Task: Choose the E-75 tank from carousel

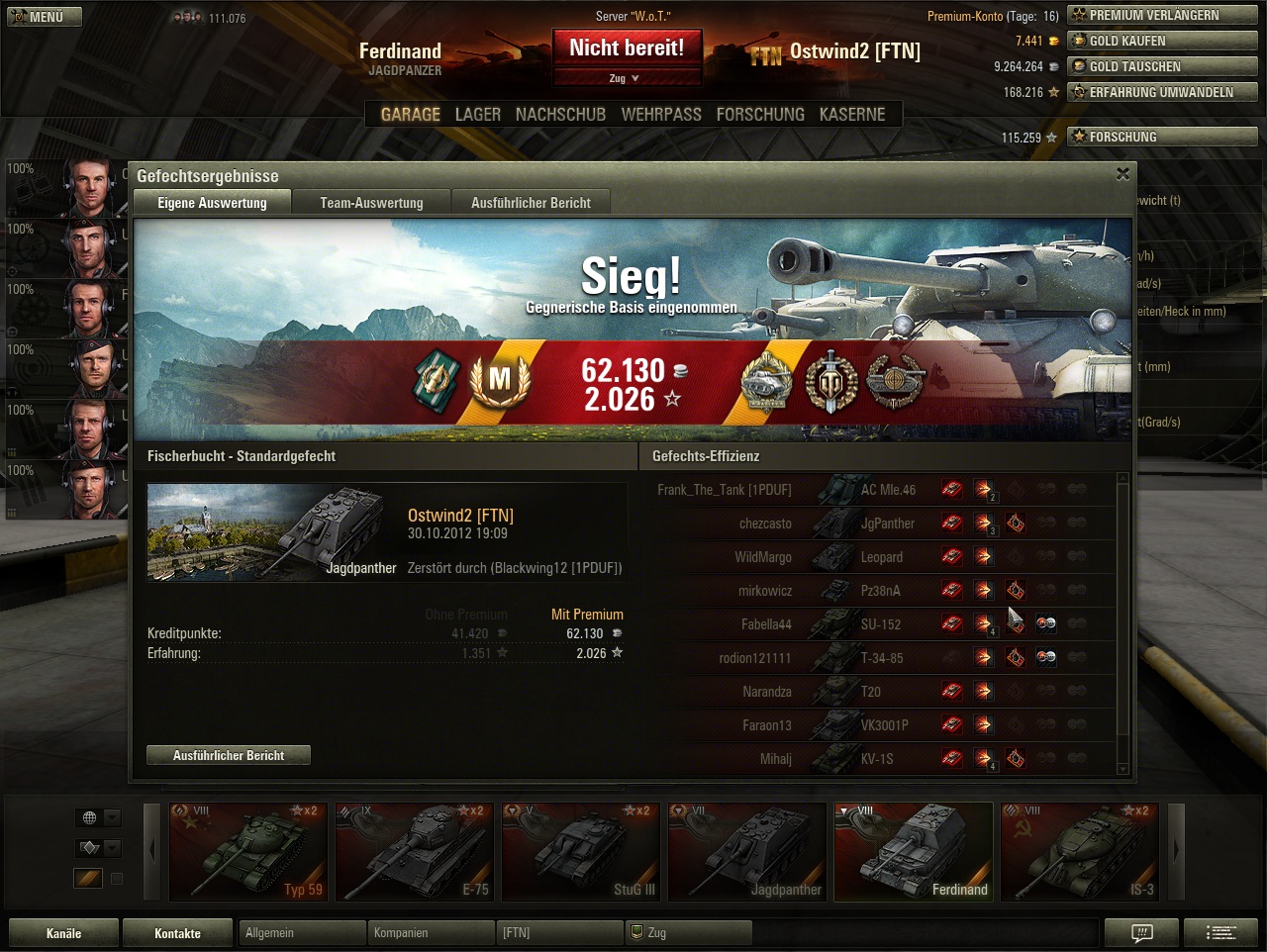Action: coord(415,851)
